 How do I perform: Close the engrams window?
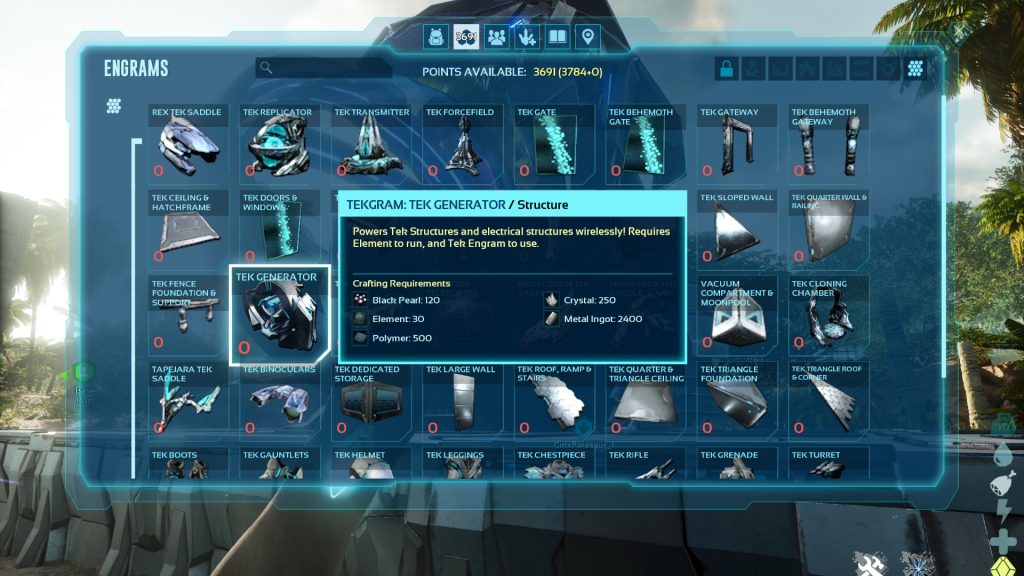[x=960, y=32]
